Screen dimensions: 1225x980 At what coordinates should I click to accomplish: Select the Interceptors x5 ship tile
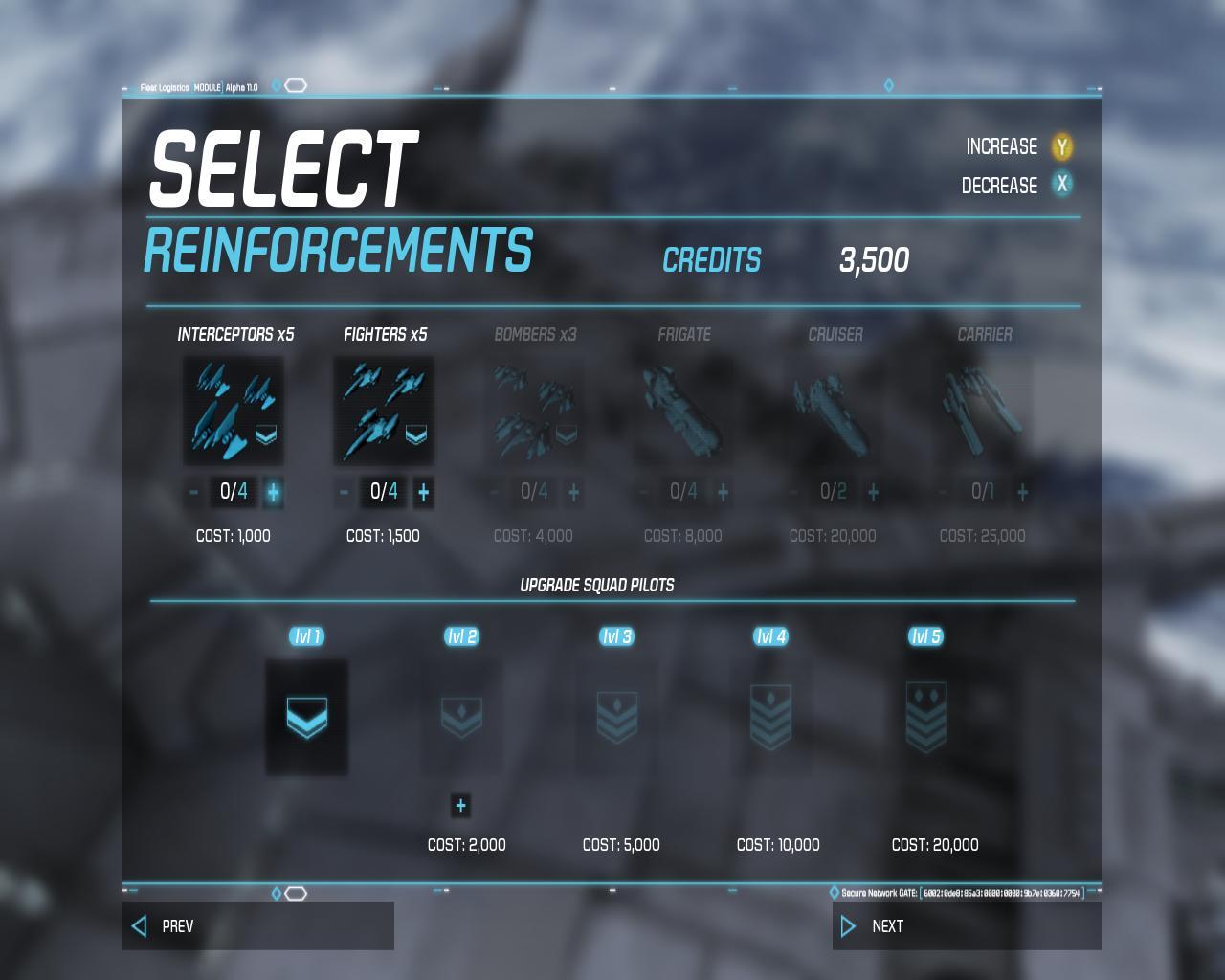234,412
